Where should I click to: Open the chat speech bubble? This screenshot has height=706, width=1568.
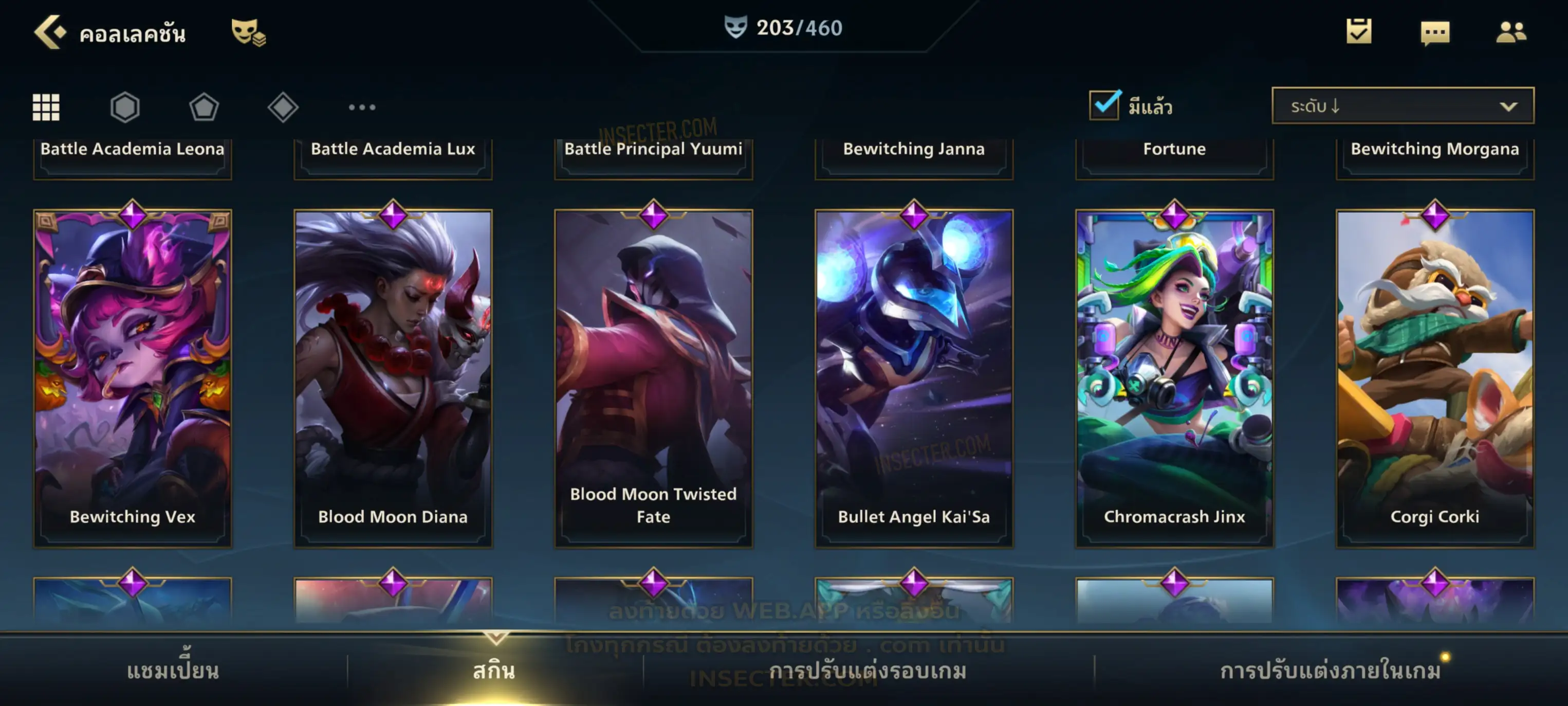pos(1434,33)
